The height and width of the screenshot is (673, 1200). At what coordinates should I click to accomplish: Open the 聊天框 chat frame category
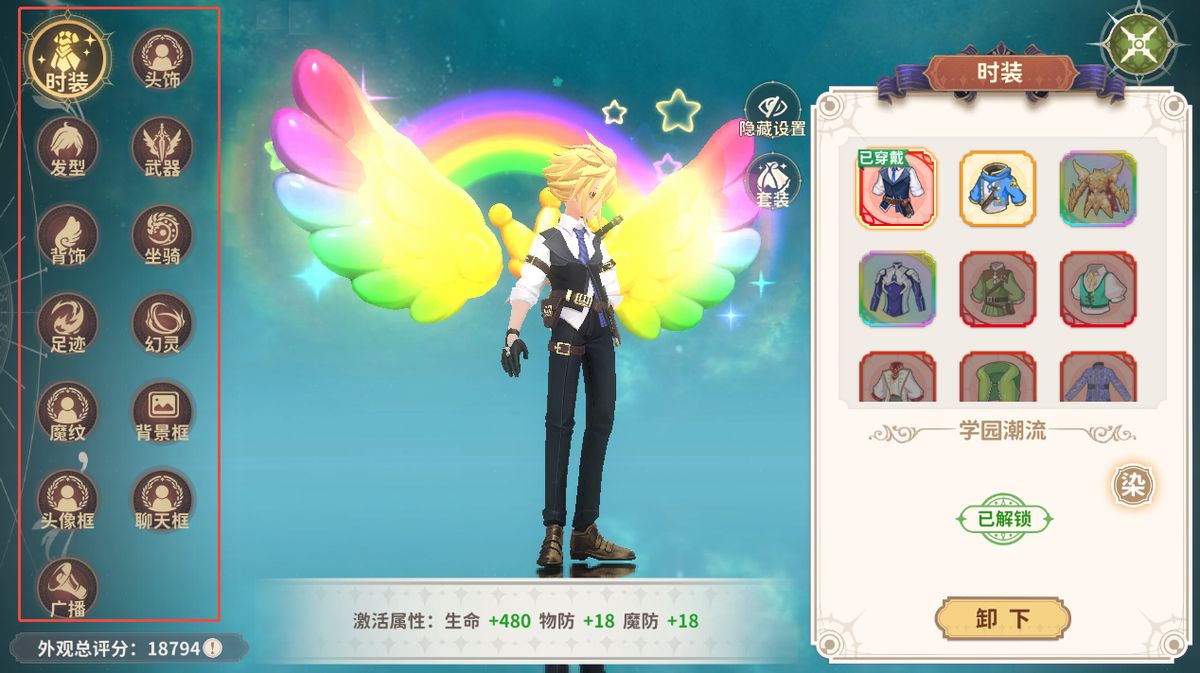click(x=162, y=499)
